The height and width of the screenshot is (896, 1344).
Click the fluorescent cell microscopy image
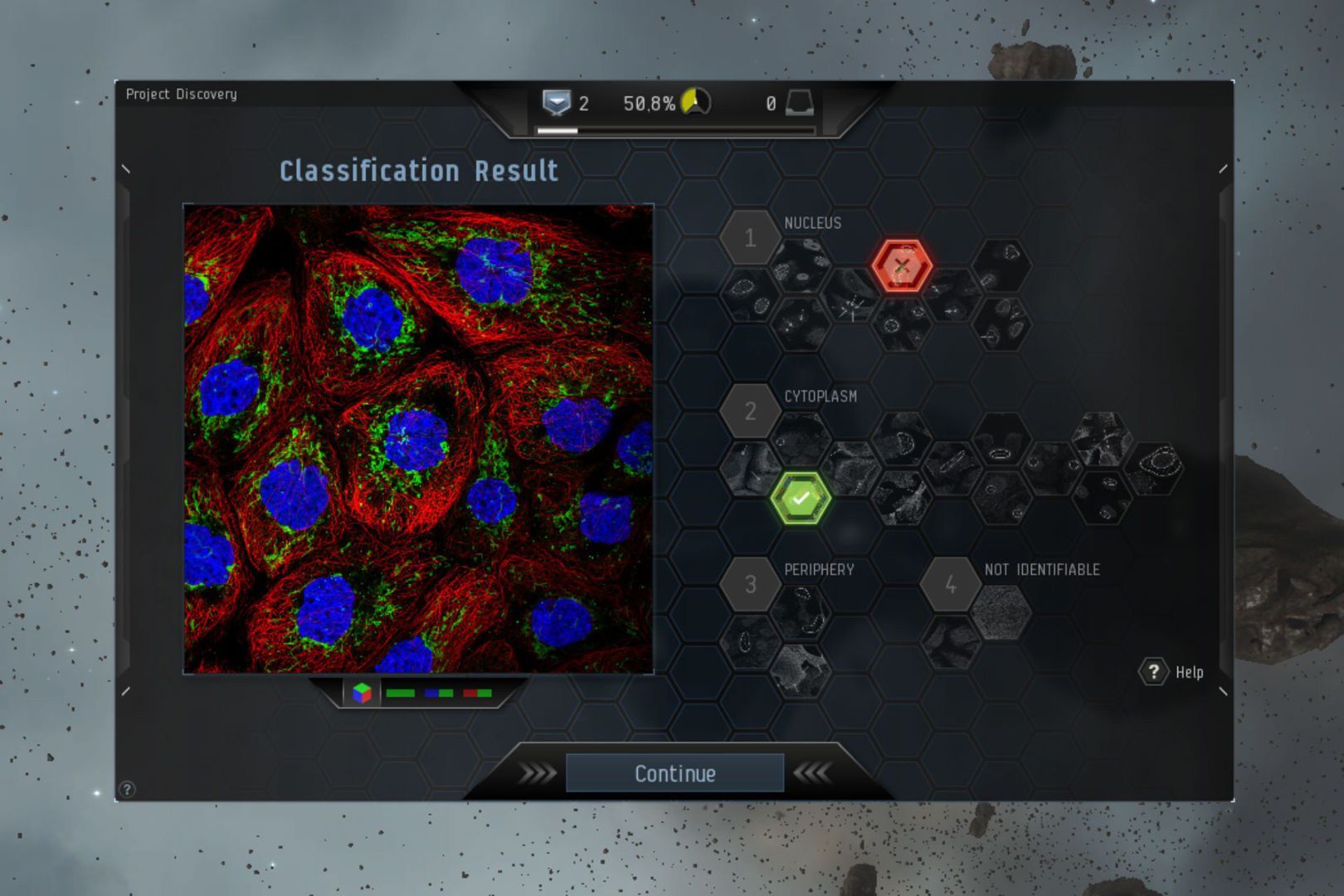click(418, 438)
